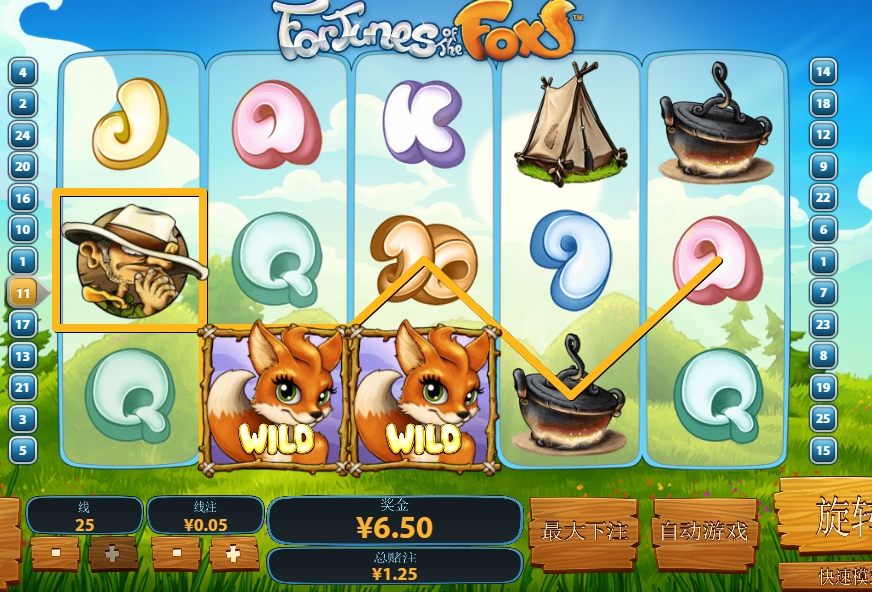The image size is (872, 592).
Task: Increase the number of lines (线)
Action: [x=112, y=552]
